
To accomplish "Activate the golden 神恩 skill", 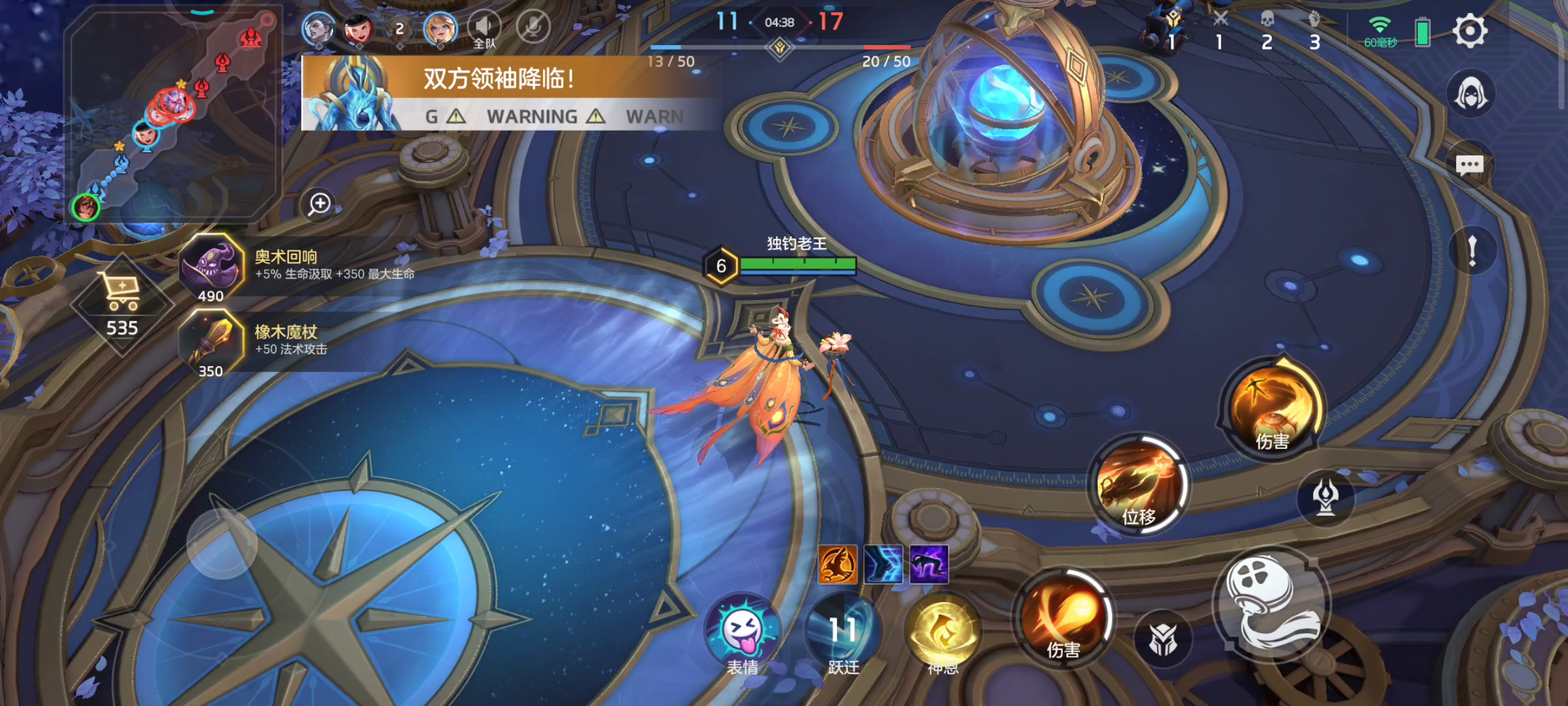I will [x=943, y=632].
